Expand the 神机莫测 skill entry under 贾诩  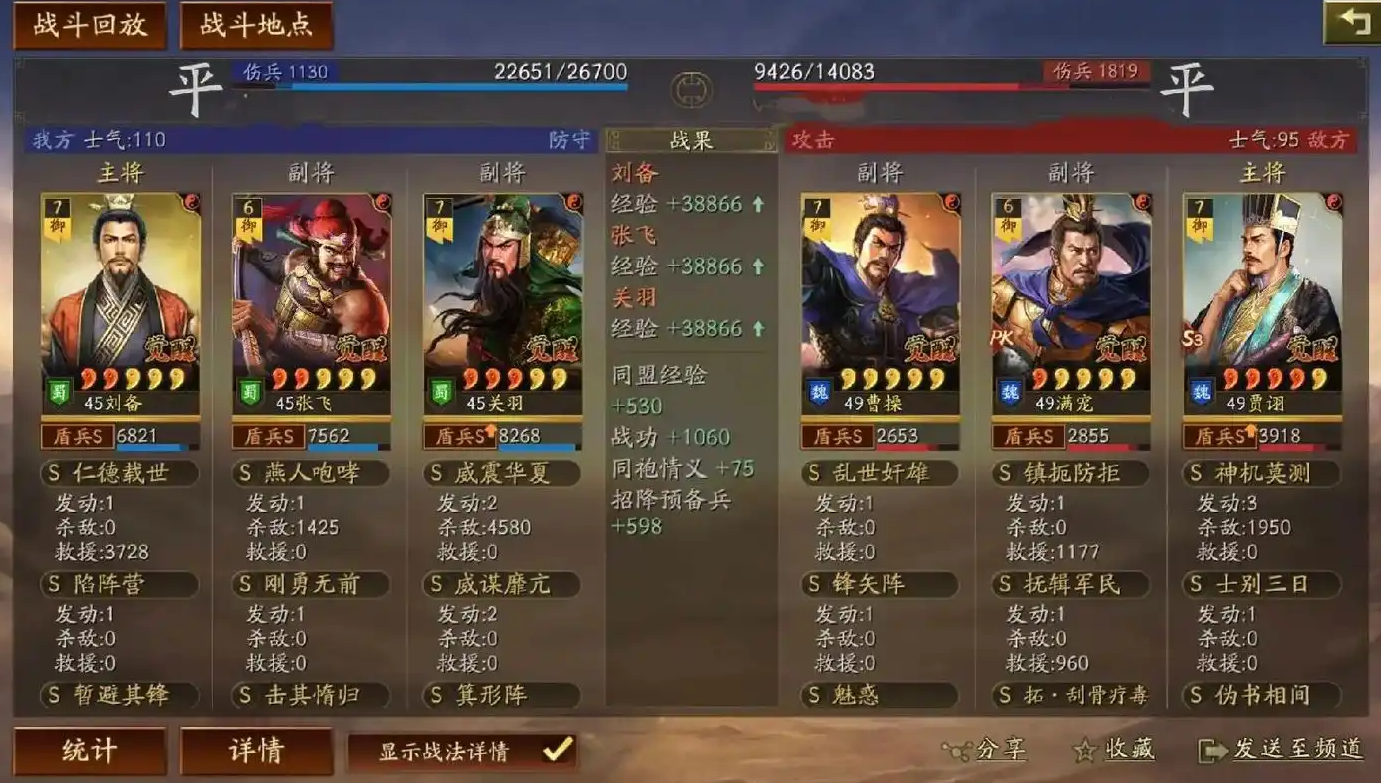pyautogui.click(x=1262, y=473)
